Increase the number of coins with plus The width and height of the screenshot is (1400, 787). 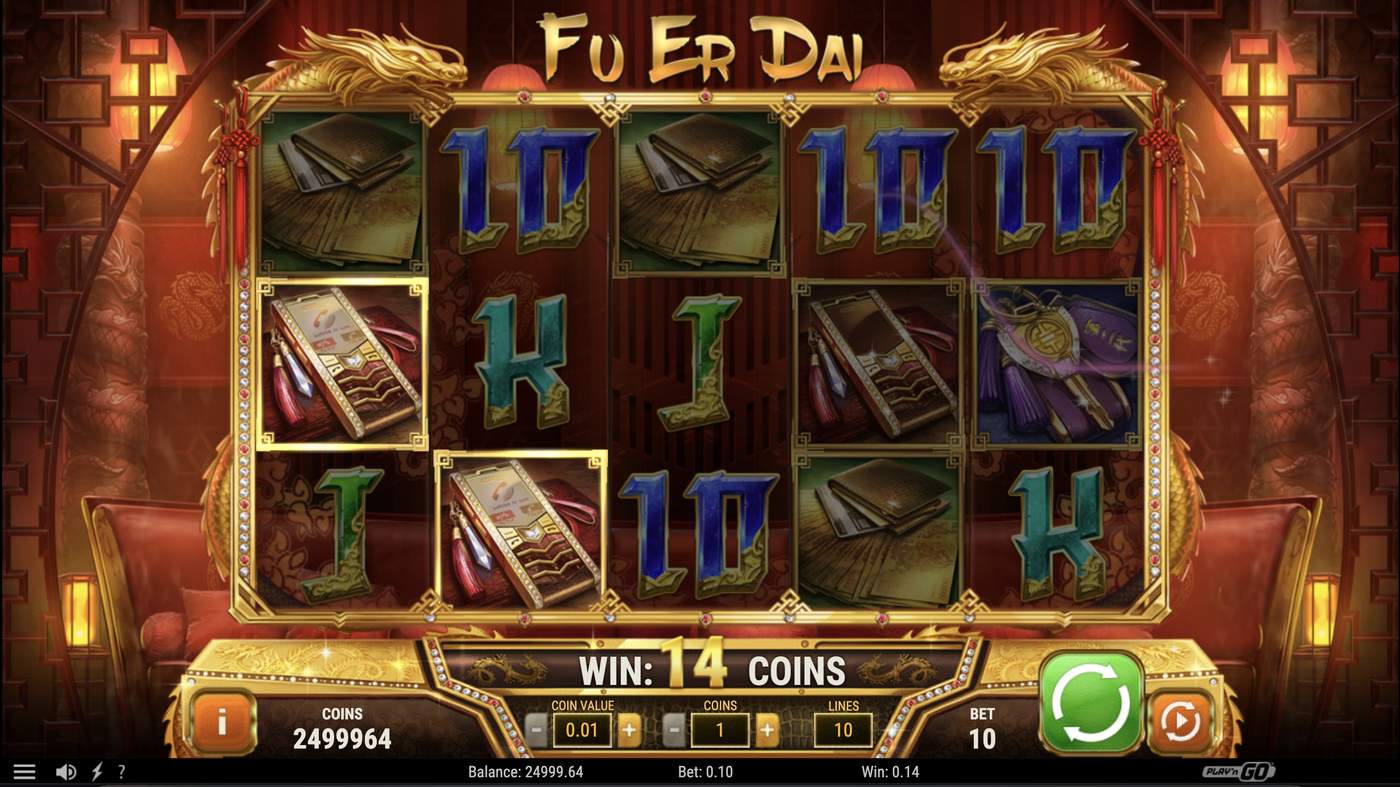(767, 730)
